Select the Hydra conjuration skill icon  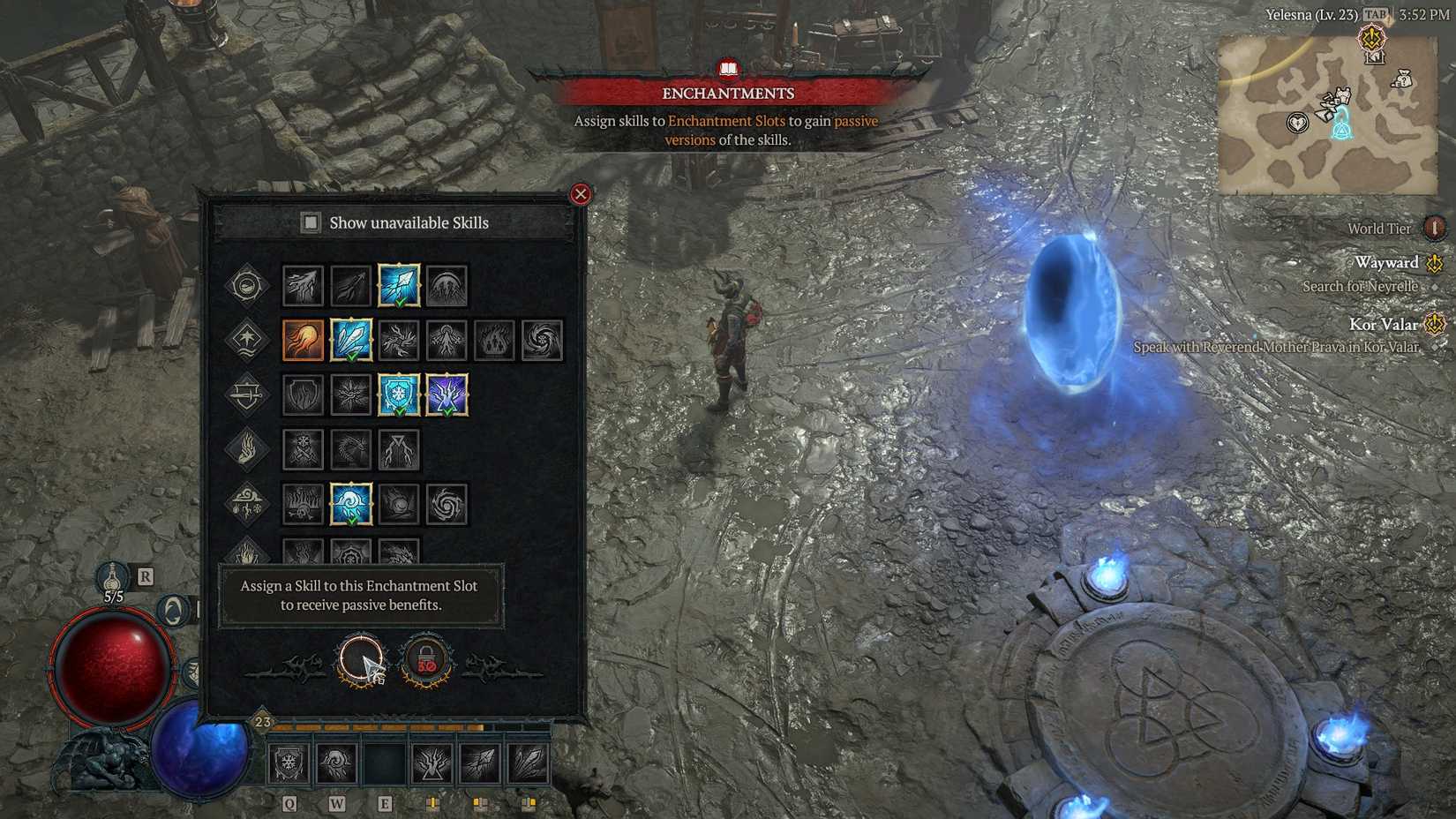[x=349, y=448]
